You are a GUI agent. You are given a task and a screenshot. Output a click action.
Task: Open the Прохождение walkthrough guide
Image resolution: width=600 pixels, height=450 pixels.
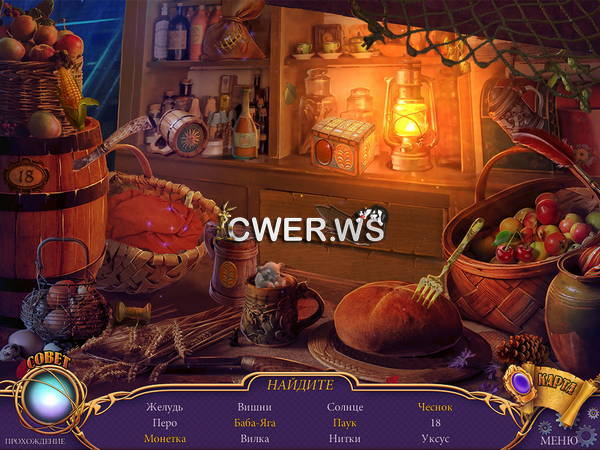[34, 441]
